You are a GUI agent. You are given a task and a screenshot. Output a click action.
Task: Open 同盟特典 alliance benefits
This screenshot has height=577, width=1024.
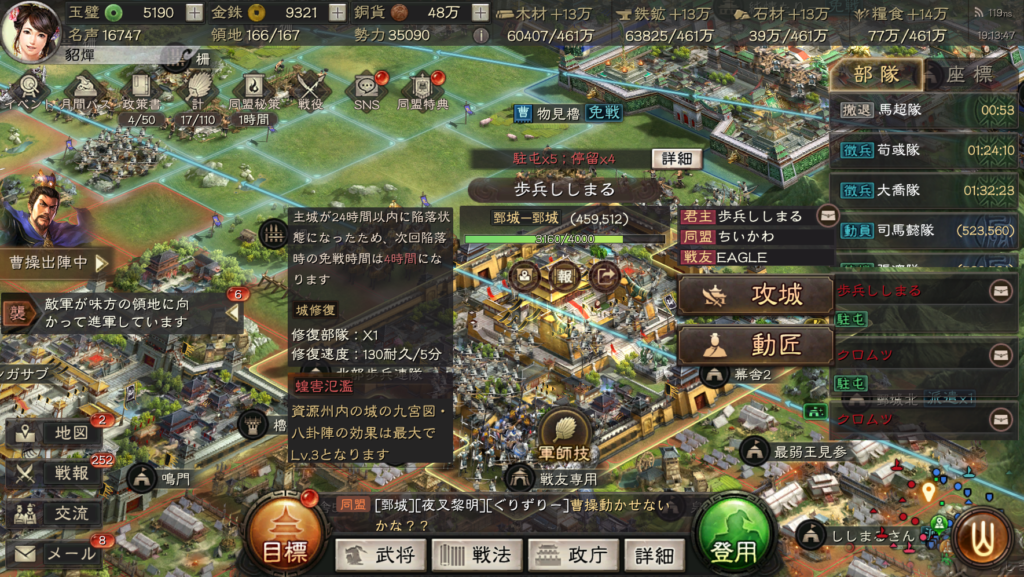point(423,92)
